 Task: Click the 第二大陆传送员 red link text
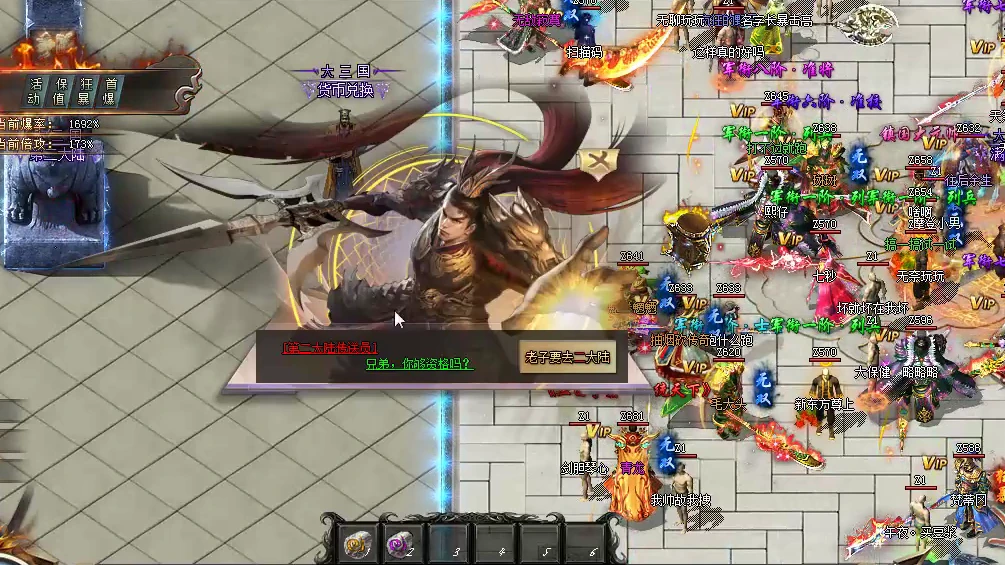coord(331,347)
